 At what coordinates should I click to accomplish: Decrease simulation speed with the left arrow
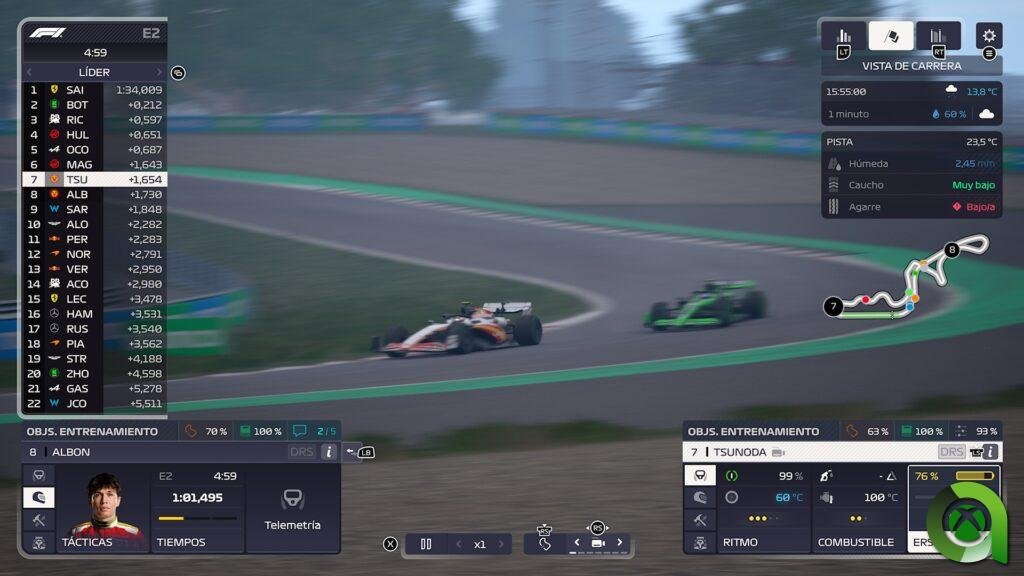coord(458,544)
